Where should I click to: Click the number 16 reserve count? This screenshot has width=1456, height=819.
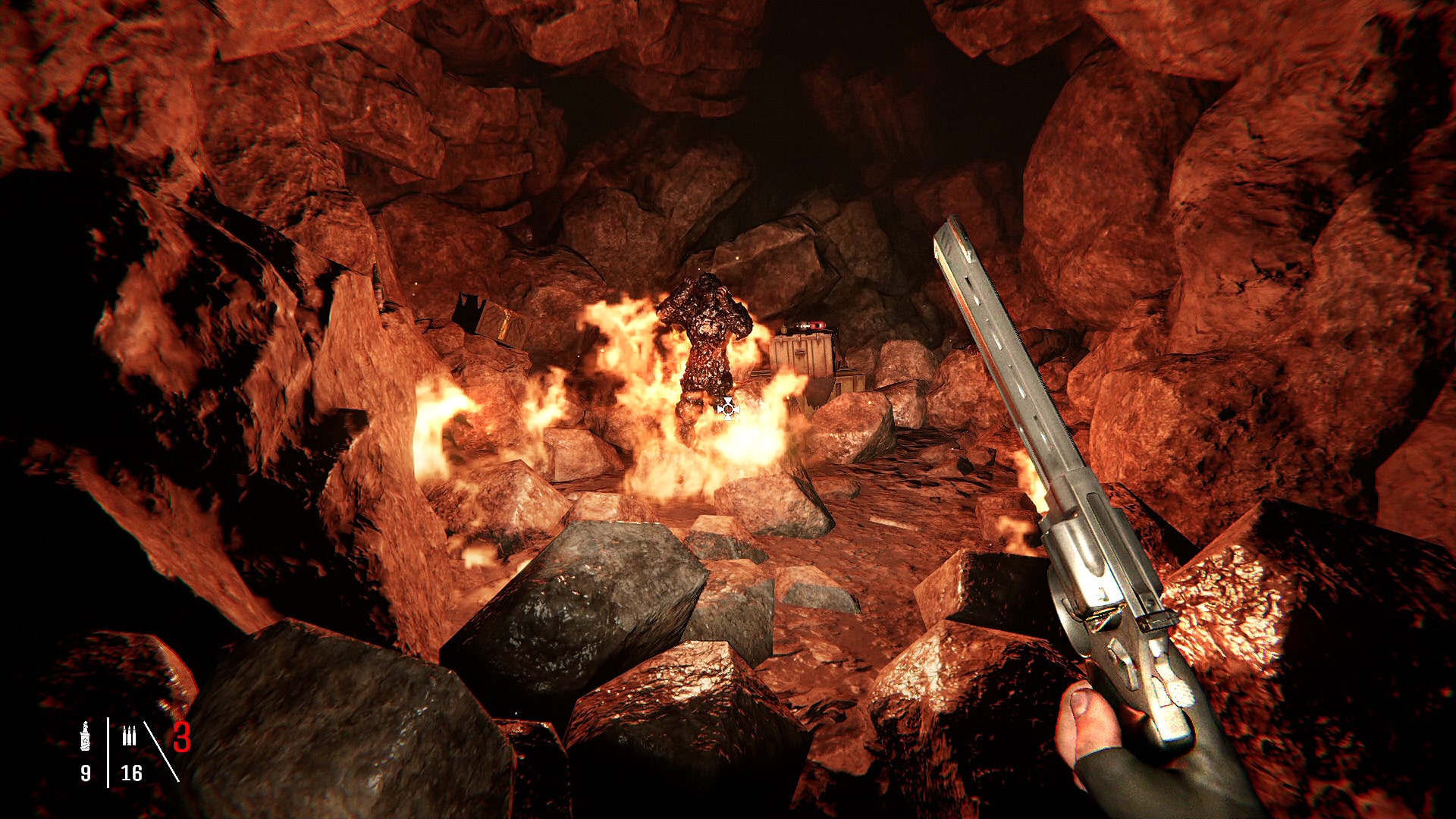coord(130,772)
